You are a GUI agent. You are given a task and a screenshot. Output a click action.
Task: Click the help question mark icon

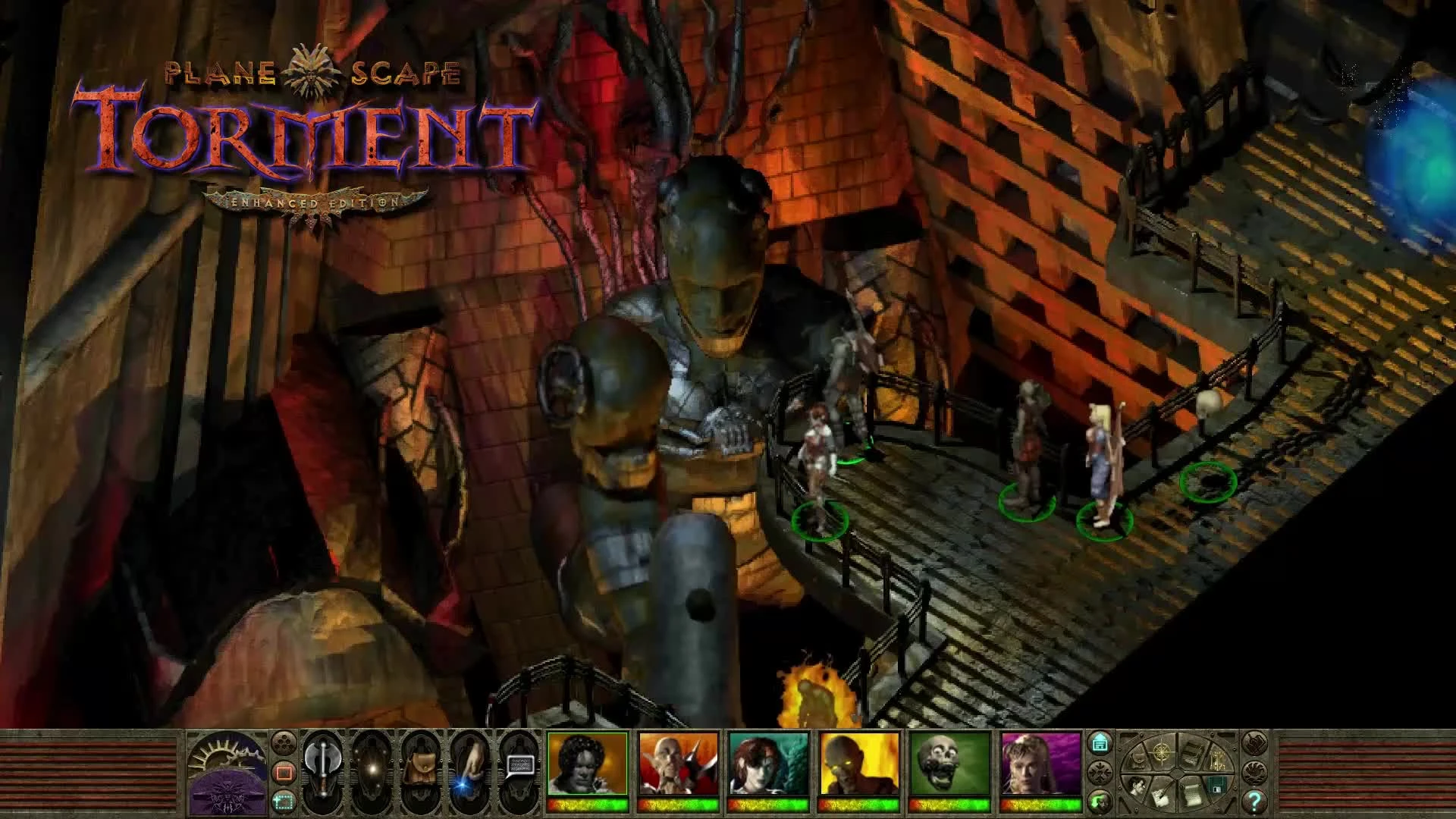(1256, 801)
